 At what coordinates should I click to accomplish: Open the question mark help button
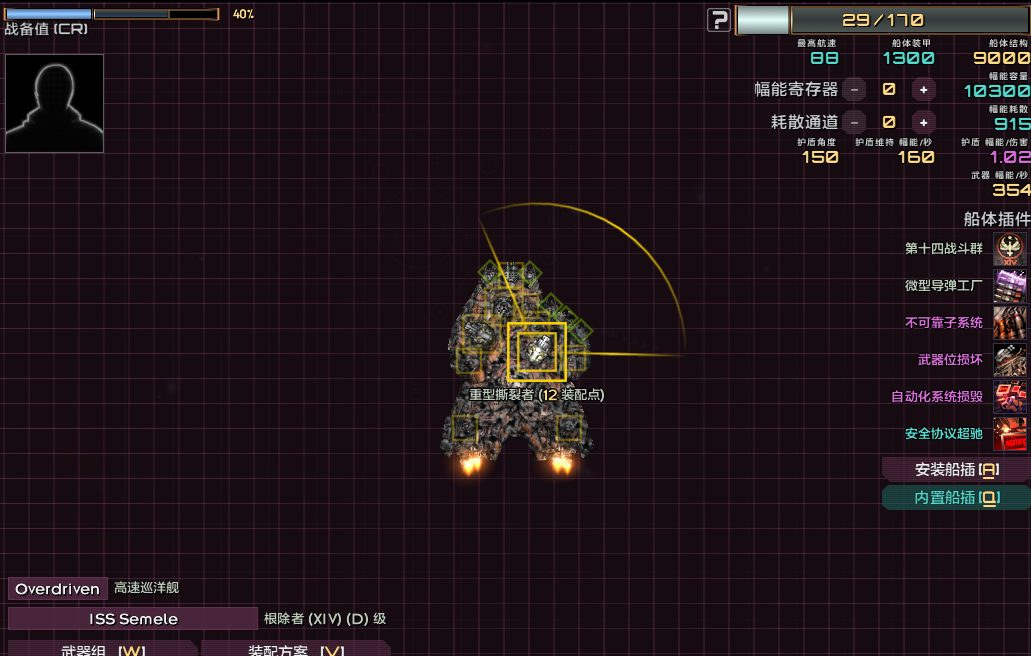pos(718,20)
